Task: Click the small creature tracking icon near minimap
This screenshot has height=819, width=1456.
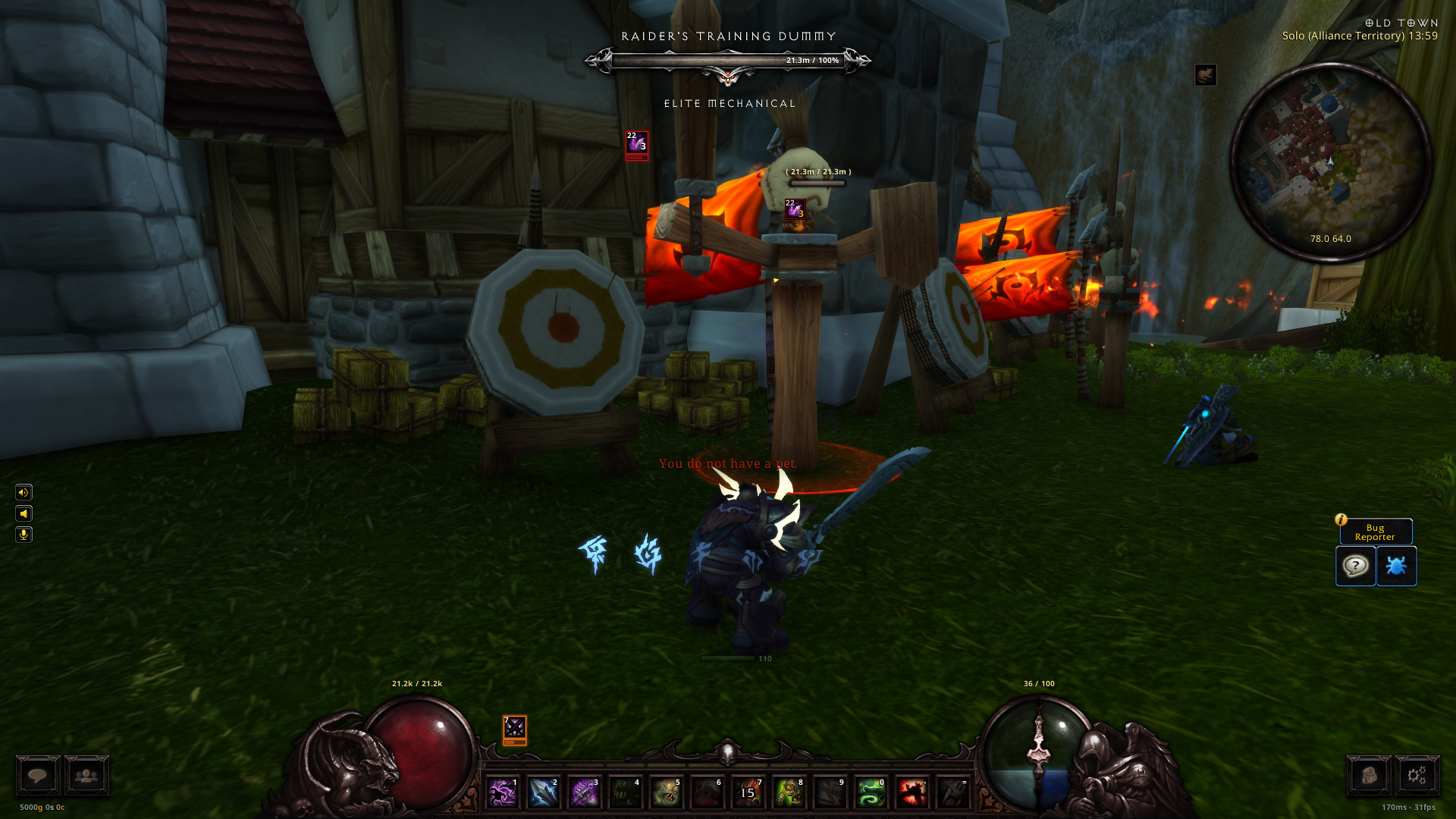Action: pyautogui.click(x=1205, y=75)
